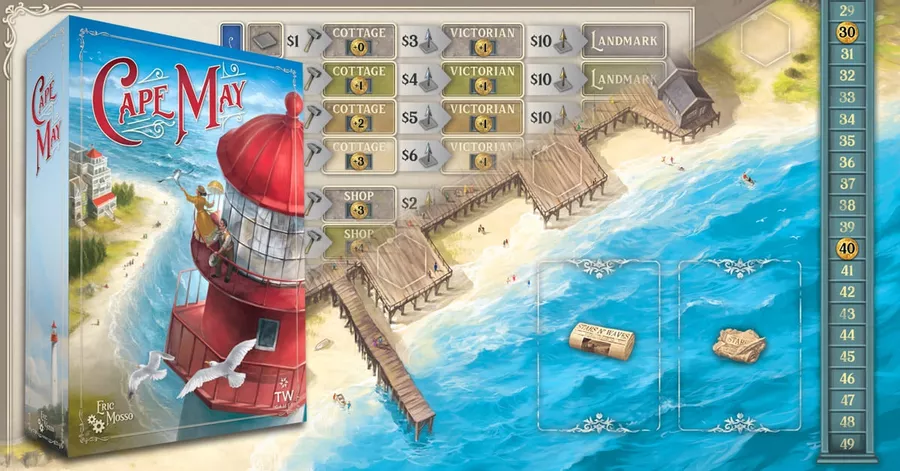
Task: Select the top-row Landmark space
Action: 624,40
